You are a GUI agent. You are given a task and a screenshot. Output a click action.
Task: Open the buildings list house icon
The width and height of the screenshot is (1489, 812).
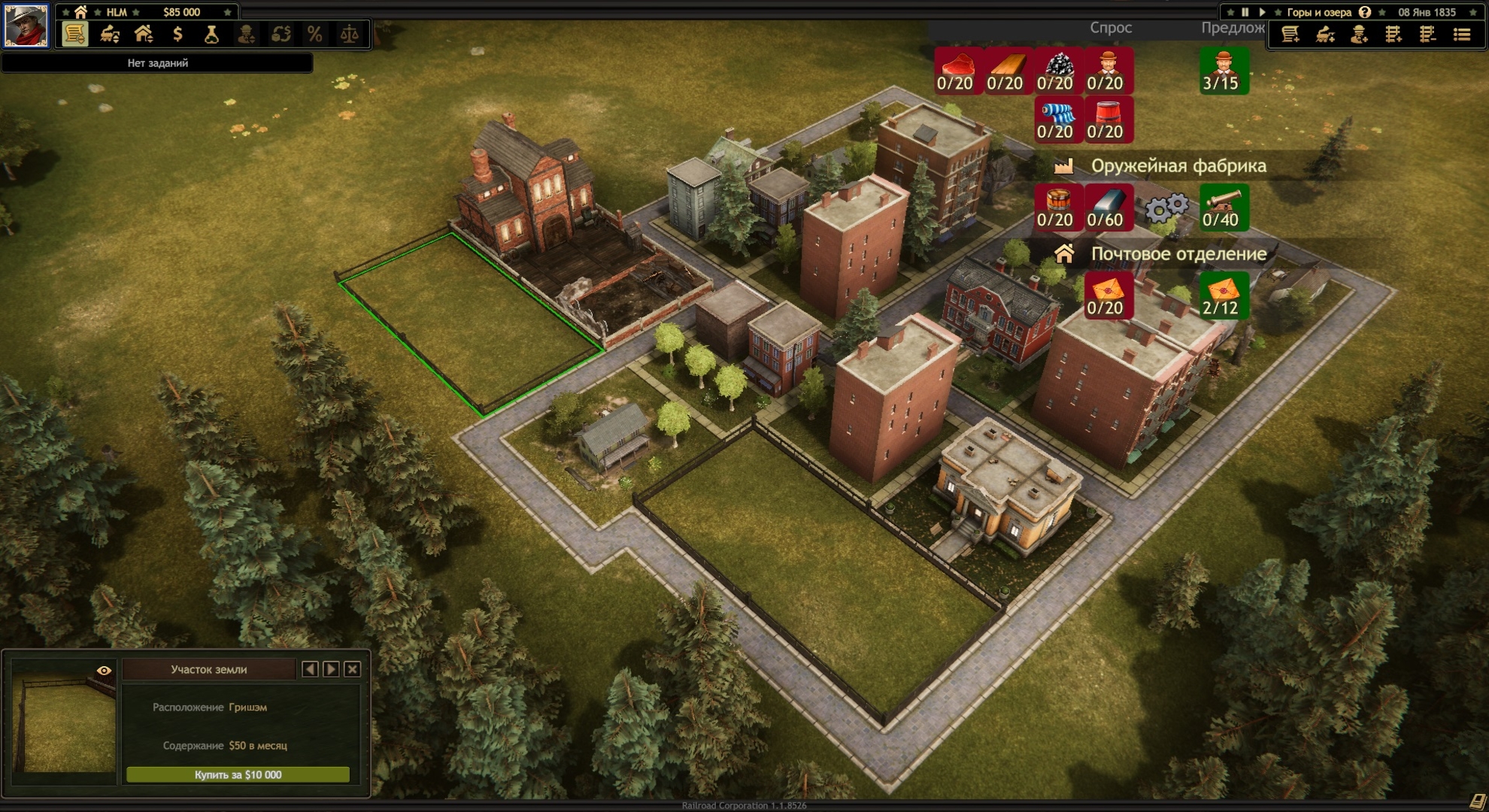(x=144, y=35)
